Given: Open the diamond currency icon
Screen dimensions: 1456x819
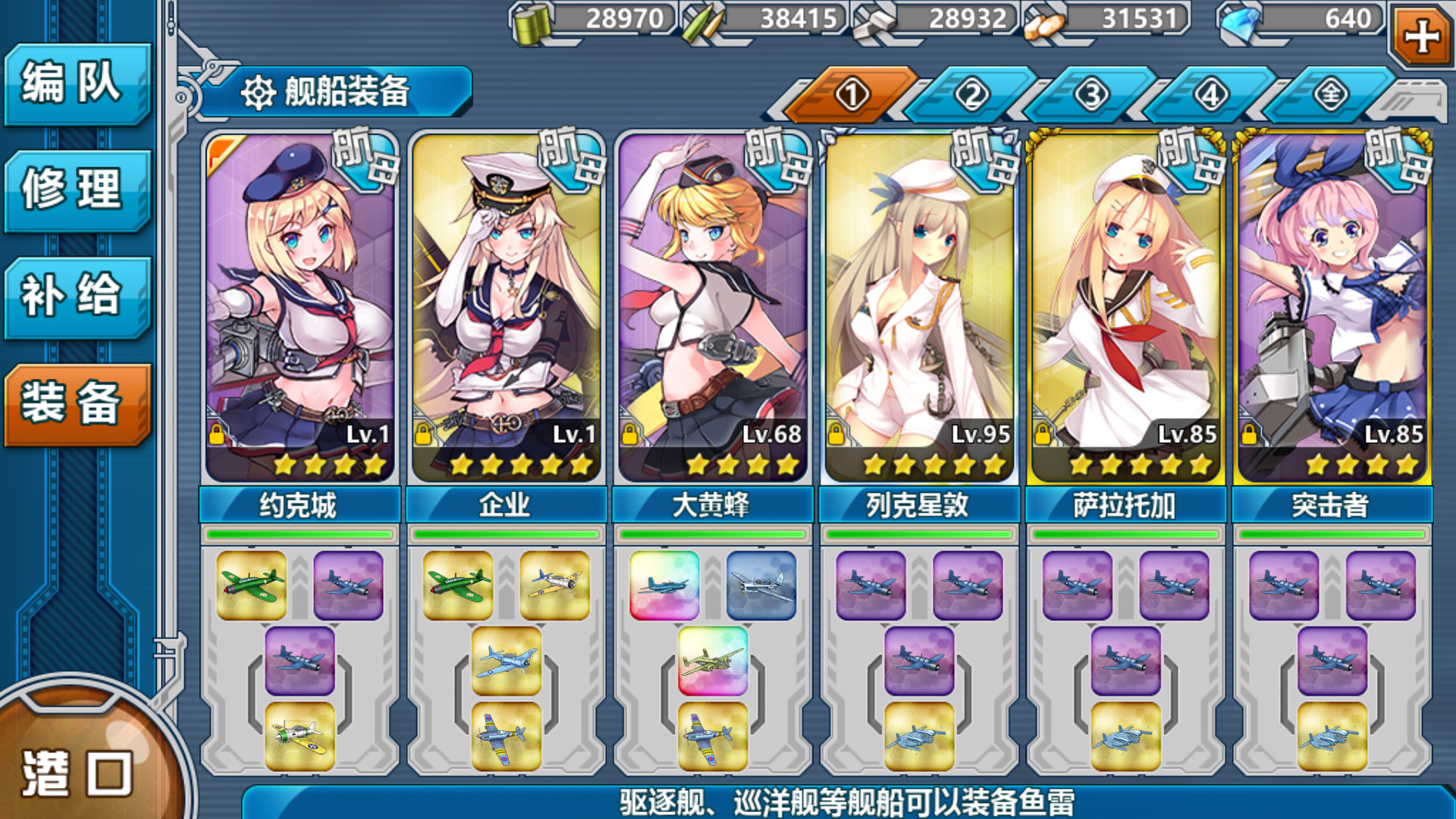Looking at the screenshot, I should click(x=1236, y=23).
